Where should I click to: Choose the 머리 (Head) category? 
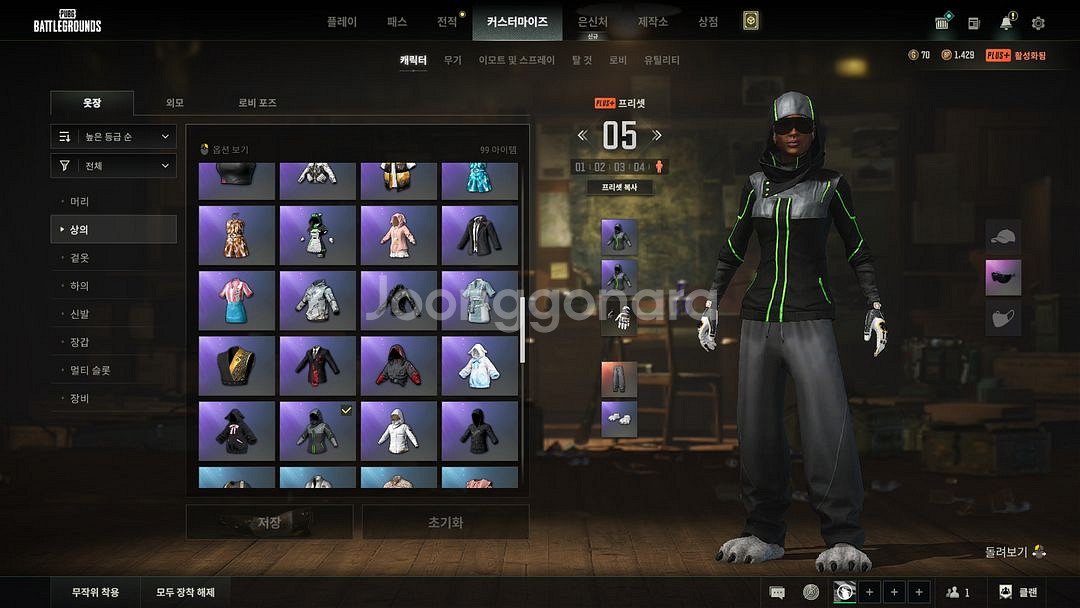[80, 201]
